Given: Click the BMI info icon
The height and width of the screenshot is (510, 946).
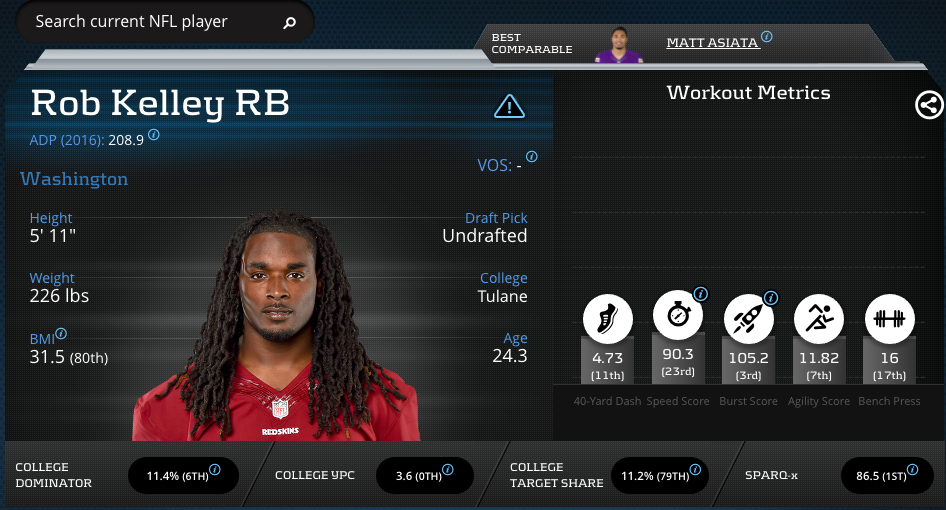Looking at the screenshot, I should pyautogui.click(x=62, y=334).
